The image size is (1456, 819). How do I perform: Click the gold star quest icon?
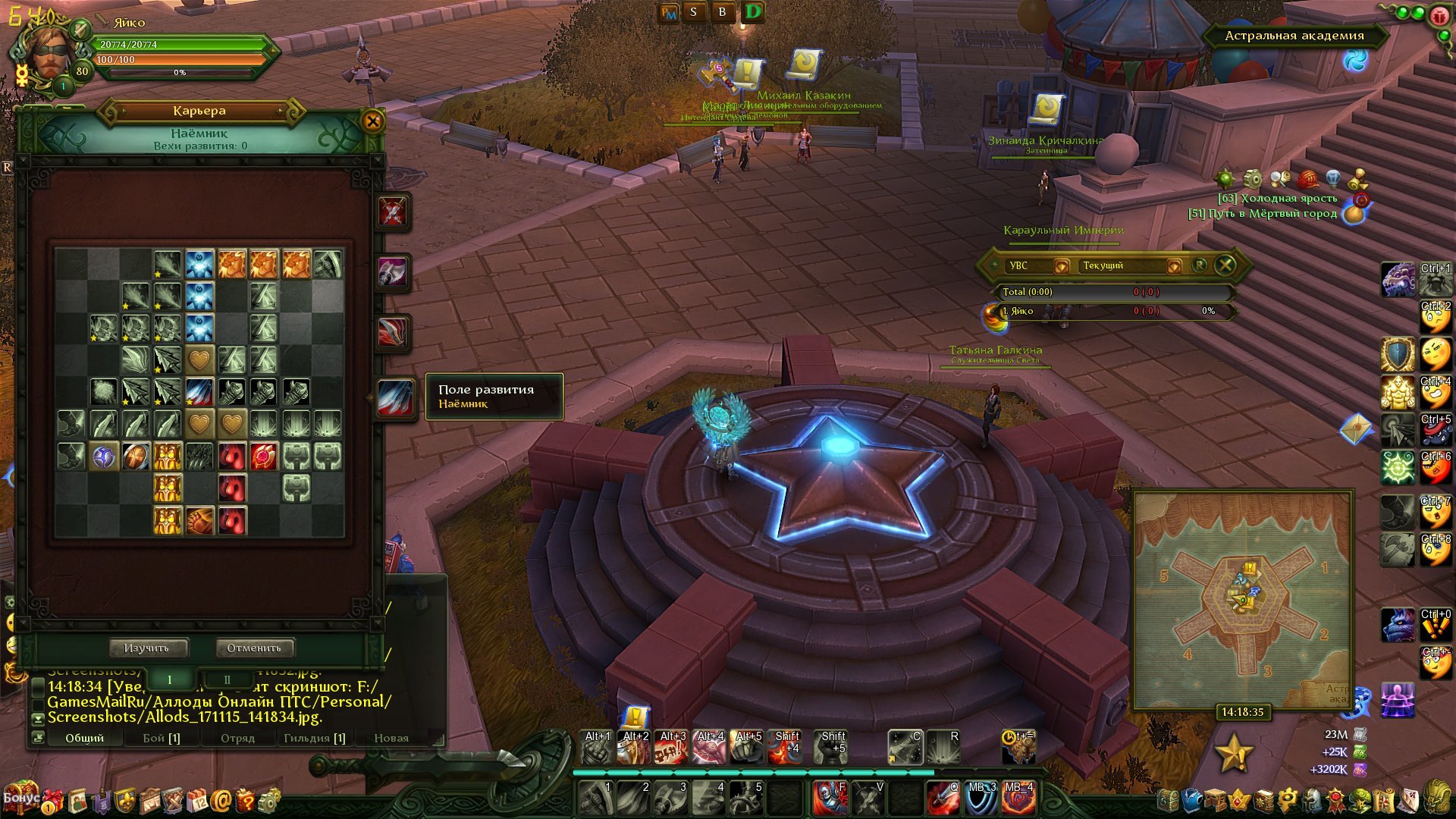tap(1233, 753)
